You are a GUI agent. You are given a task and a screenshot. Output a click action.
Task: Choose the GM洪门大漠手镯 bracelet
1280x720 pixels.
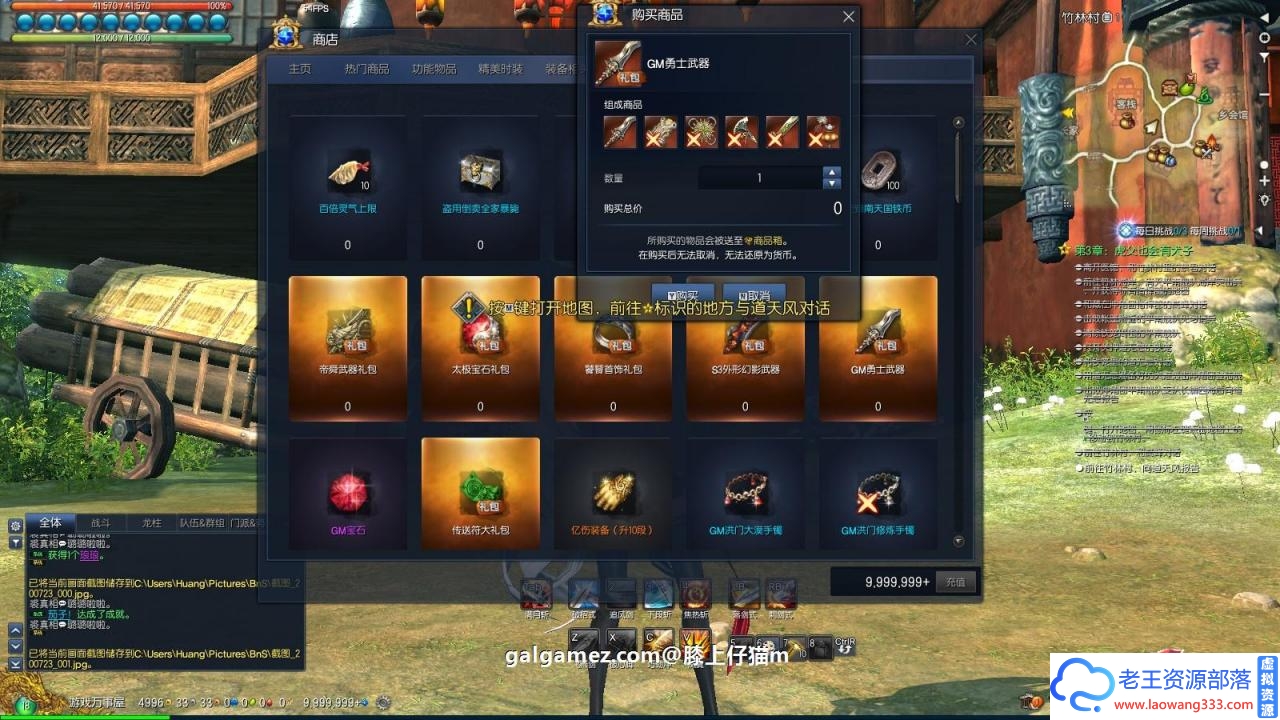point(745,494)
